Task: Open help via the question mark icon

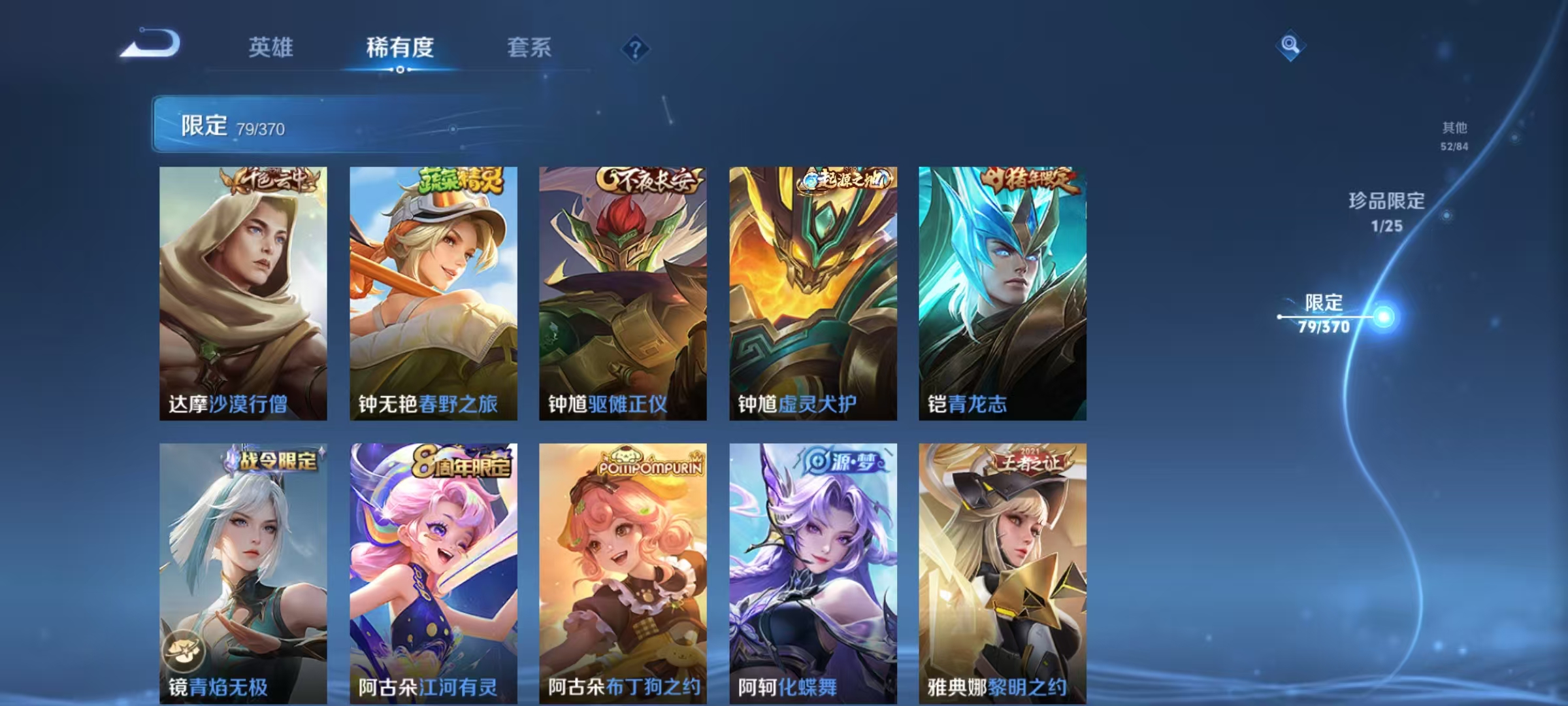Action: pyautogui.click(x=636, y=47)
